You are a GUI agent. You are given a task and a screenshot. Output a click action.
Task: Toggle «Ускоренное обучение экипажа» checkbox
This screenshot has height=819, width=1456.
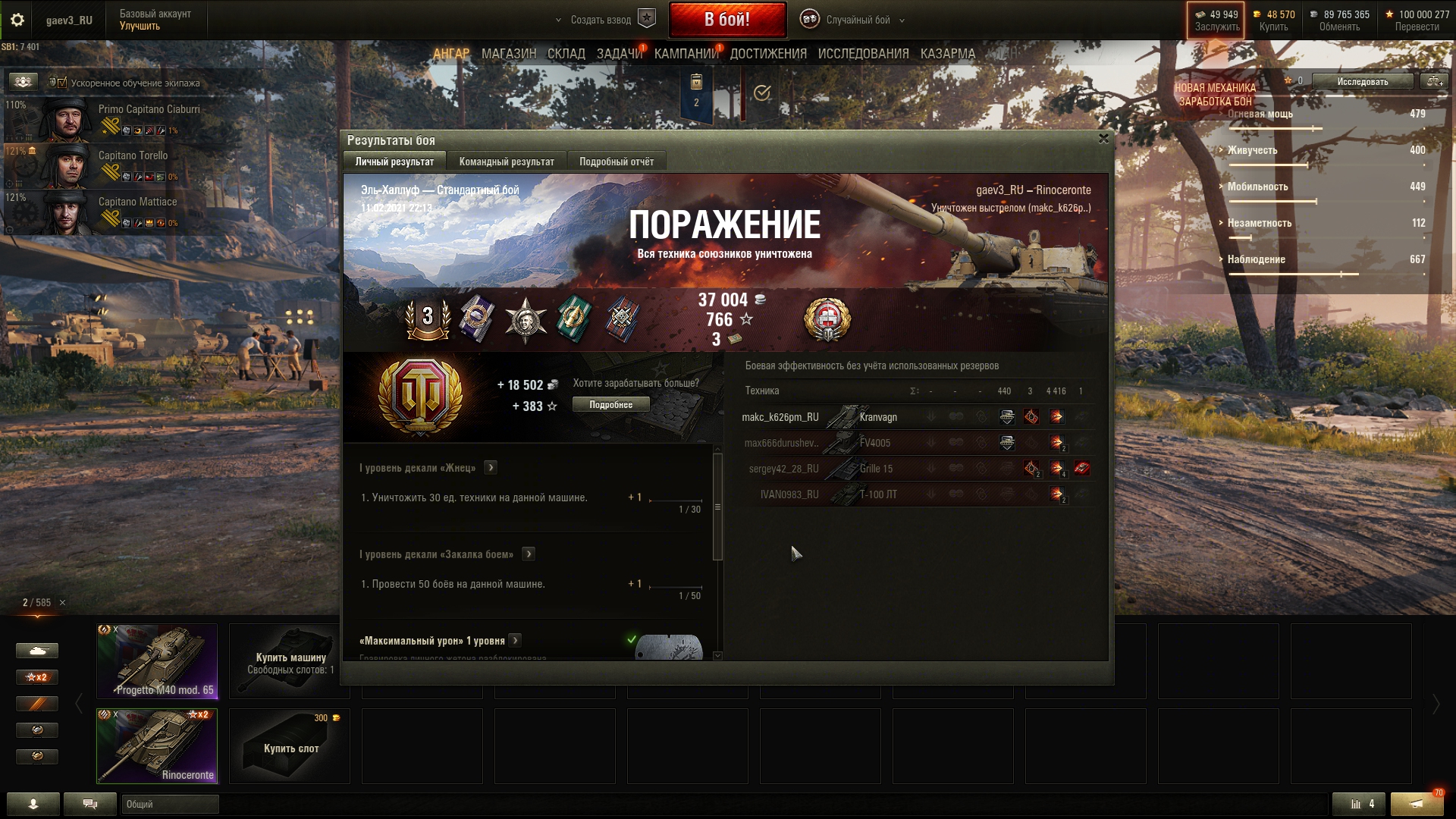click(x=62, y=83)
